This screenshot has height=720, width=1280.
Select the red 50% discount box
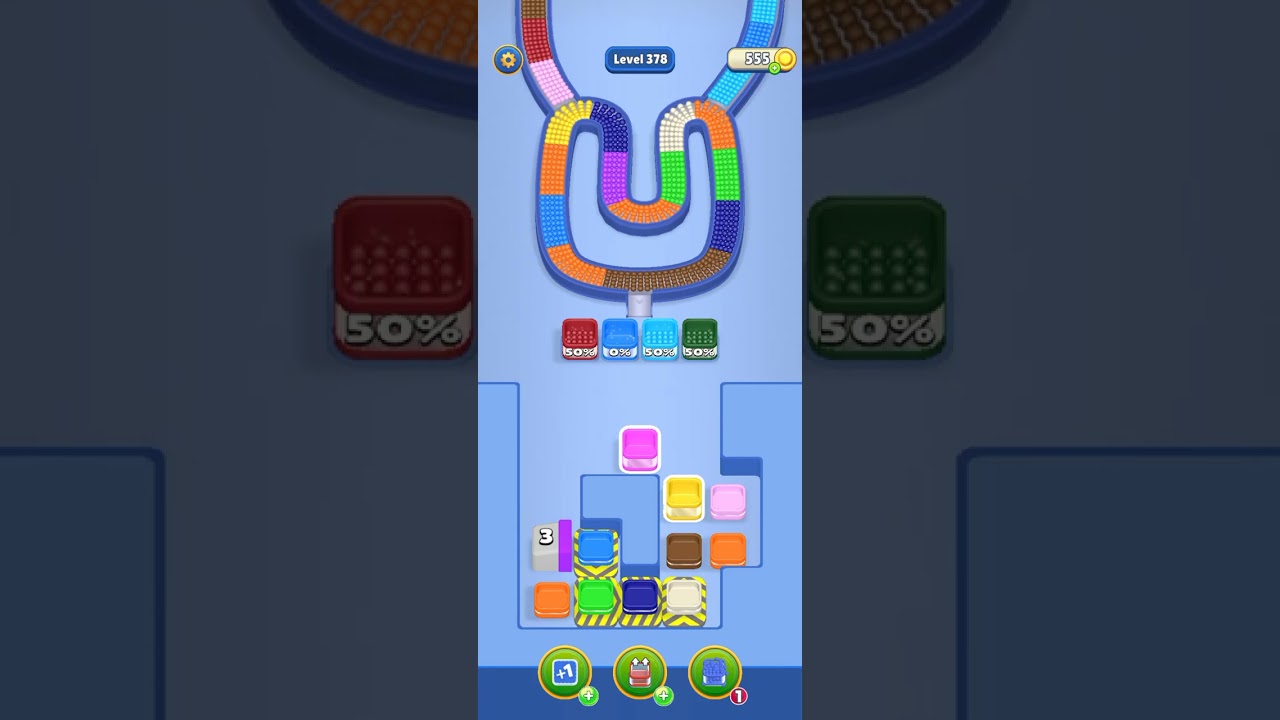[x=580, y=340]
